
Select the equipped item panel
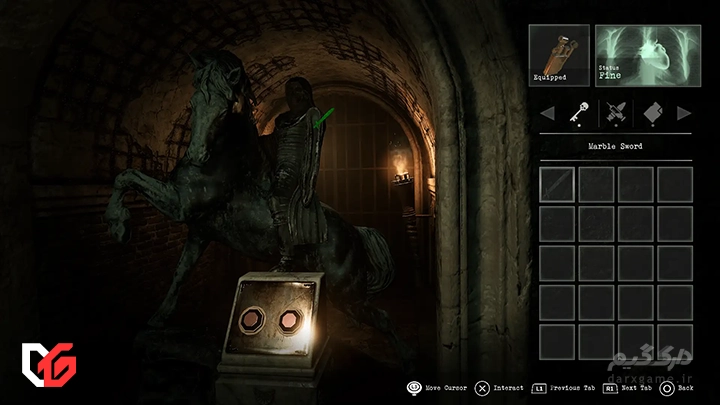559,55
